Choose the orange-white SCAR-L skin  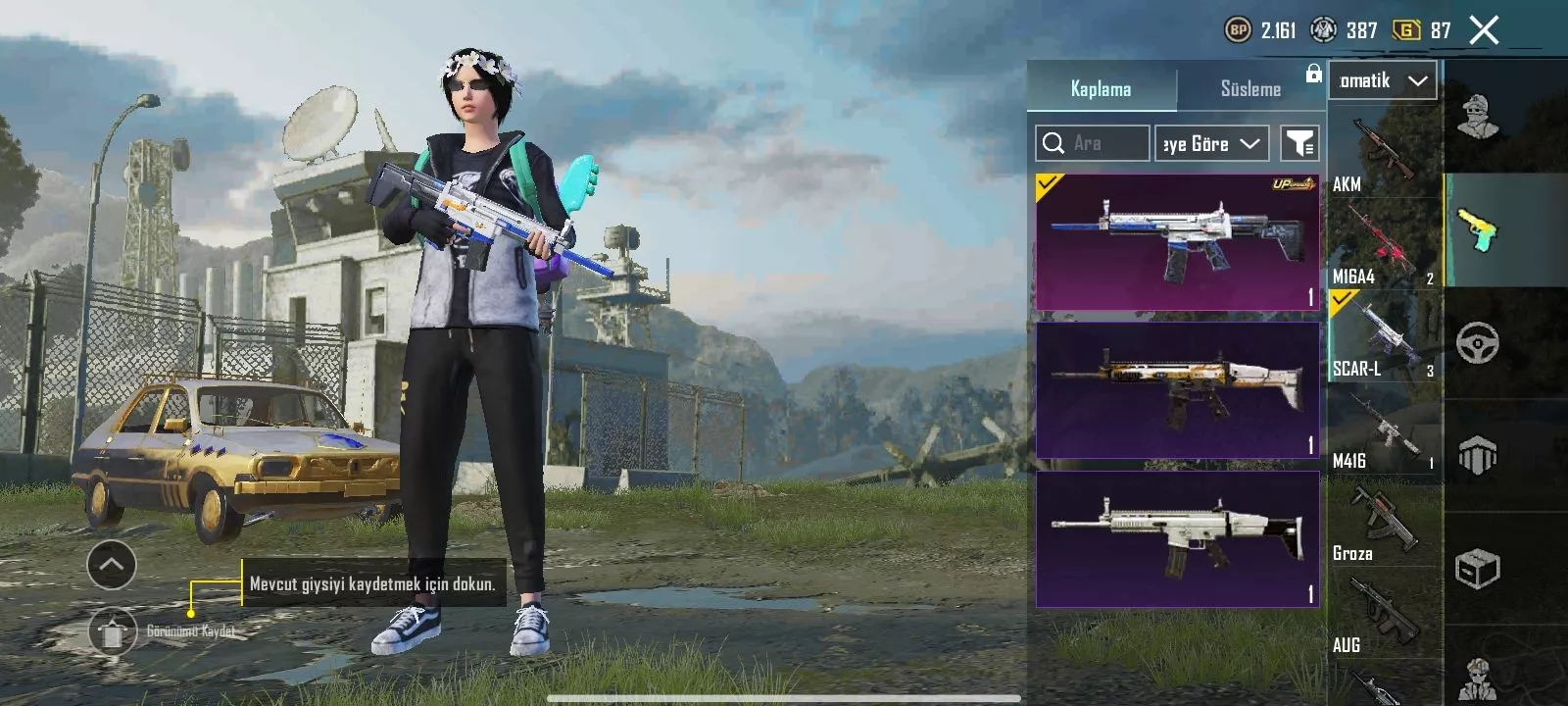point(1177,390)
